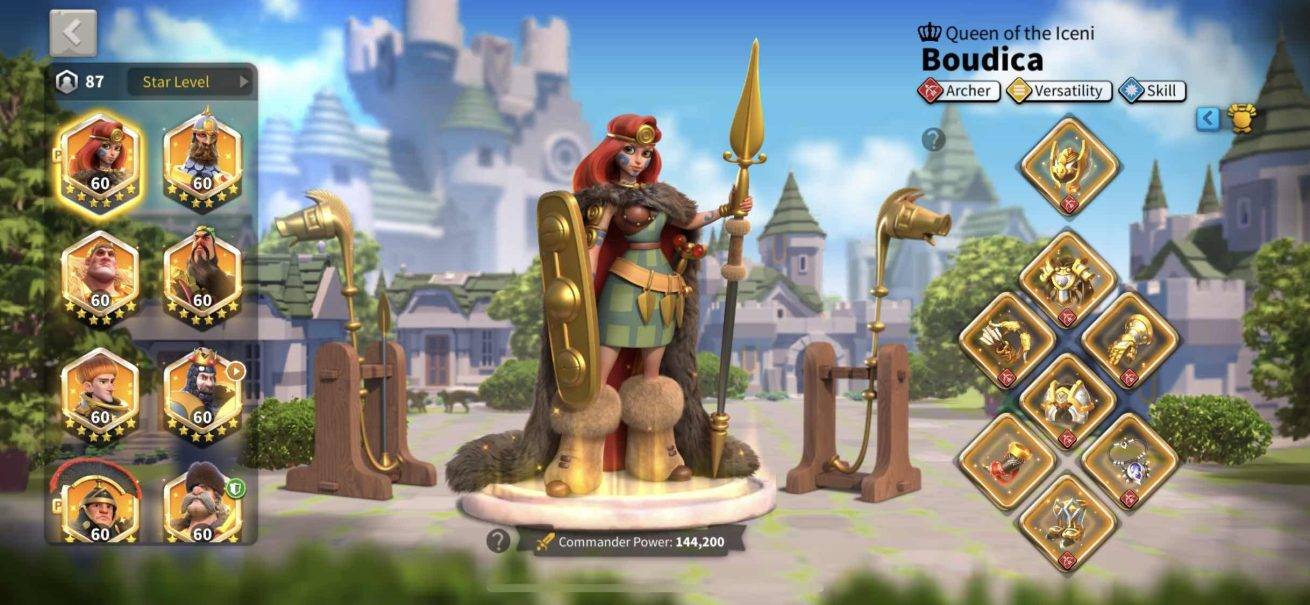Select the orange-haired young commander portrait
The image size is (1310, 605).
tap(100, 394)
